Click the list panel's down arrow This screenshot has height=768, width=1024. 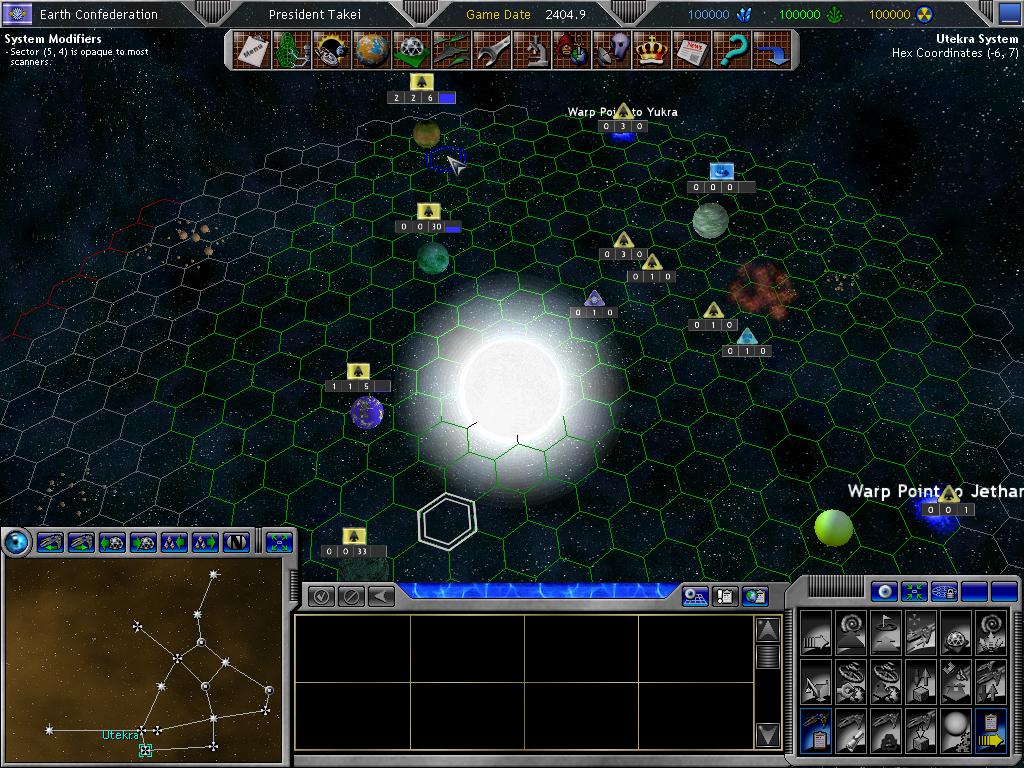(x=767, y=735)
